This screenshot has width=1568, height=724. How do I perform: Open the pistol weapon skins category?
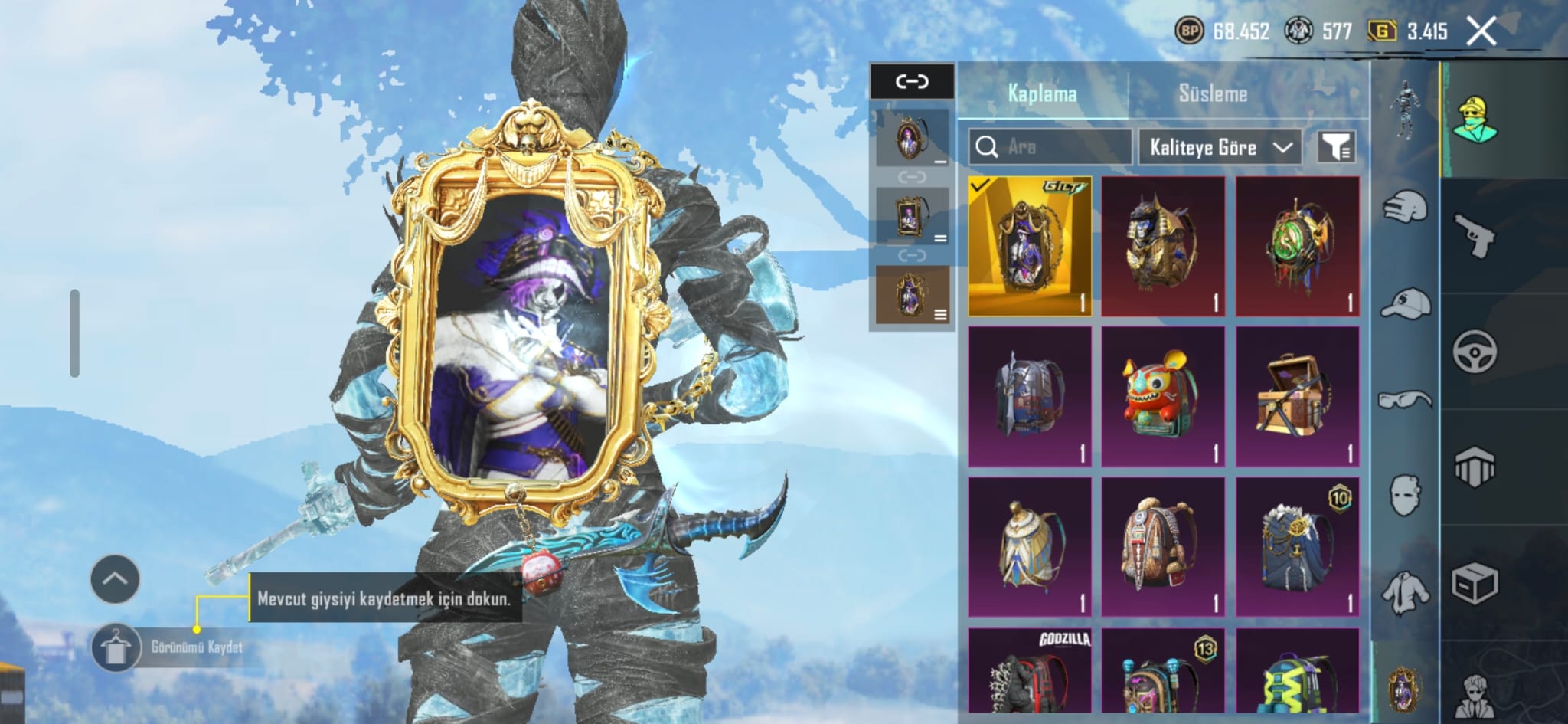click(1474, 236)
